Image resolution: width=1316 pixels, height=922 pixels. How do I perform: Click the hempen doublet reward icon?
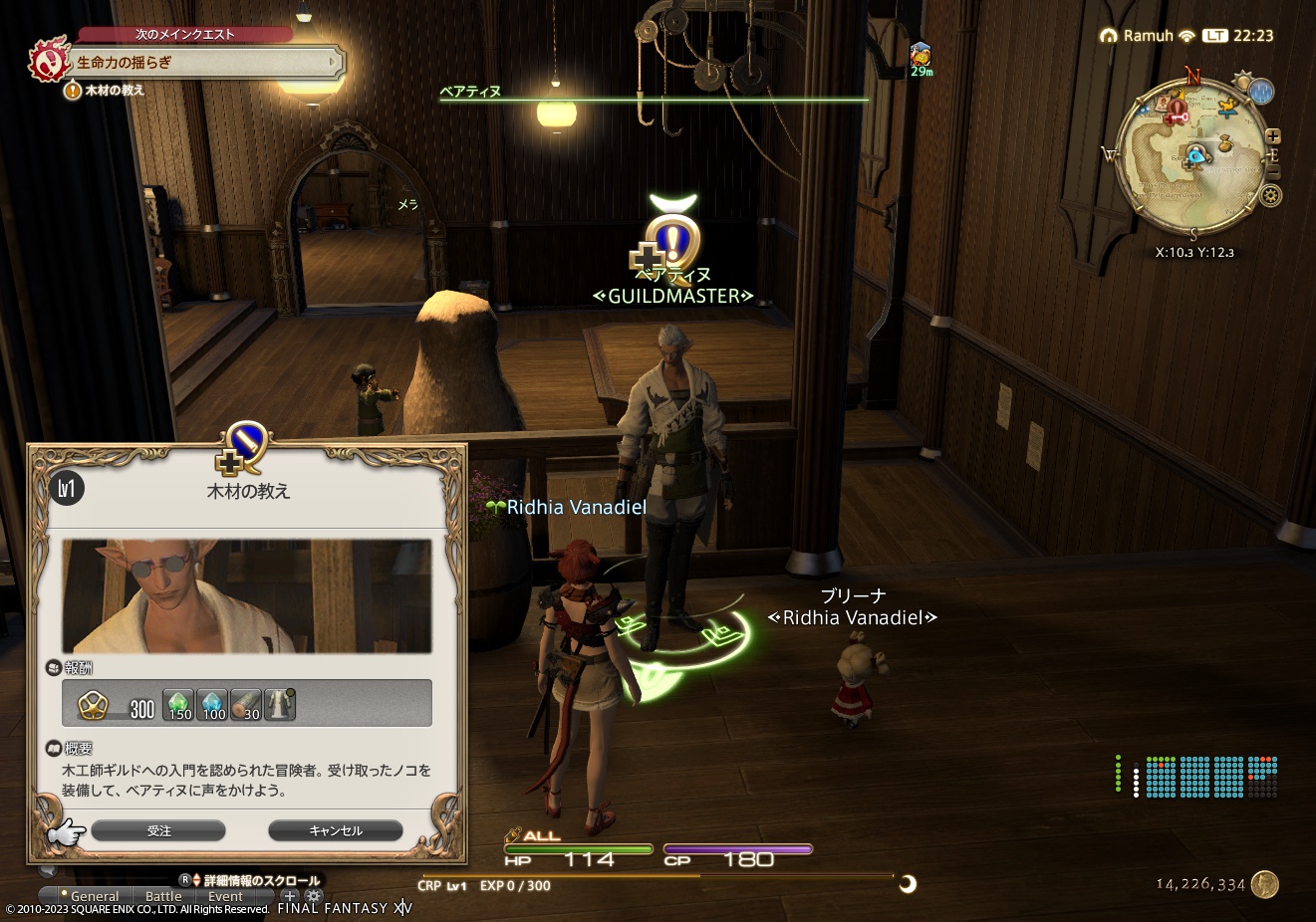tap(278, 704)
